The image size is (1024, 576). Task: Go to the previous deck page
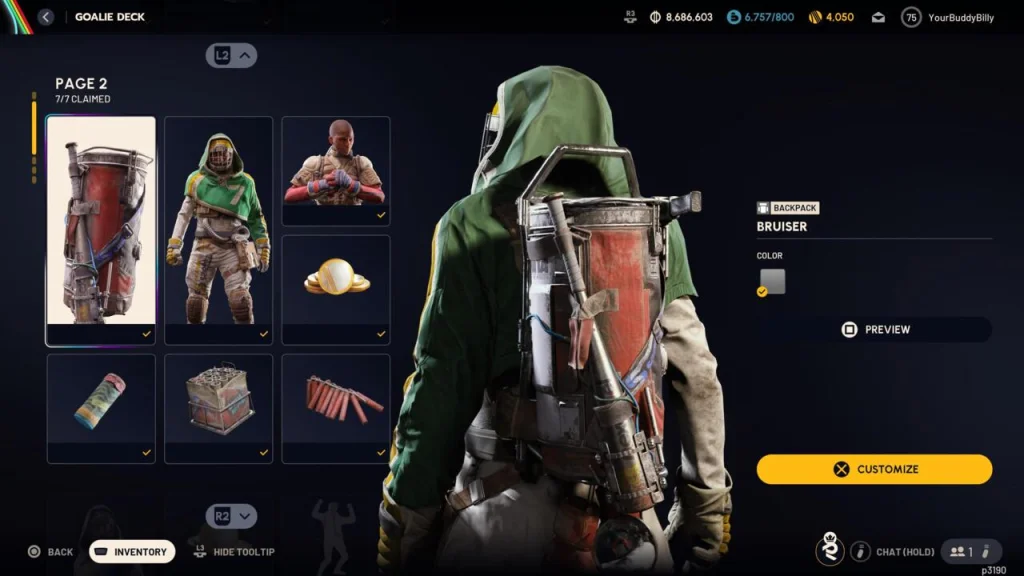pyautogui.click(x=232, y=56)
